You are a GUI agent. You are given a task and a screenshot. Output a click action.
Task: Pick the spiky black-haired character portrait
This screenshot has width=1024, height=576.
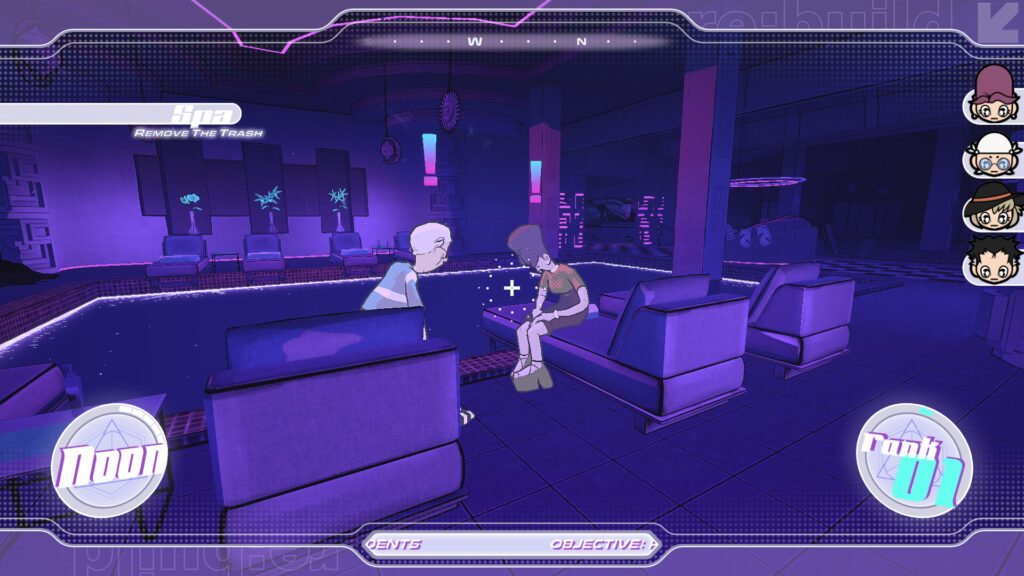[992, 262]
